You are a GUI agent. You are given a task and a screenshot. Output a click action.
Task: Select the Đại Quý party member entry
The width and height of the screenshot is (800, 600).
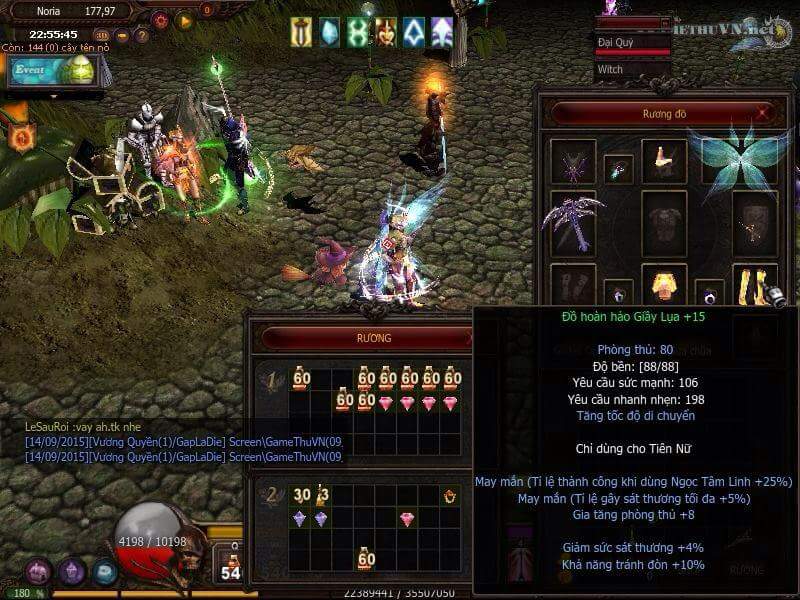(632, 43)
